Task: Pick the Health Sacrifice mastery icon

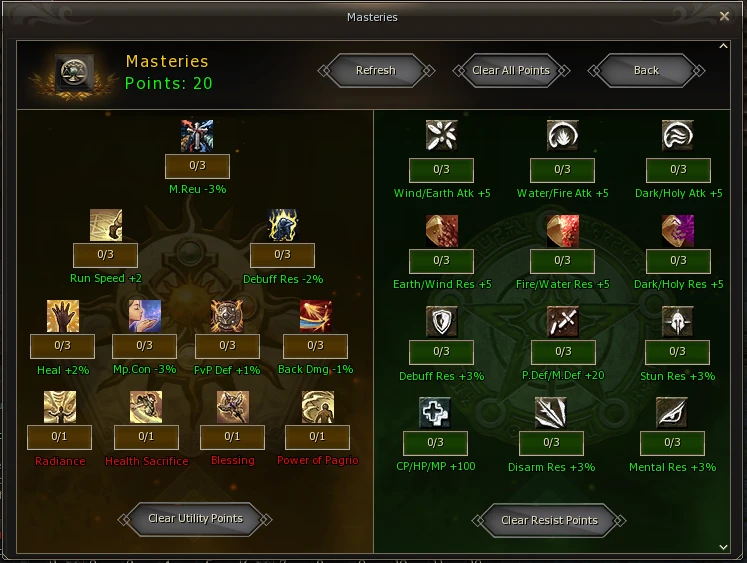Action: 146,407
